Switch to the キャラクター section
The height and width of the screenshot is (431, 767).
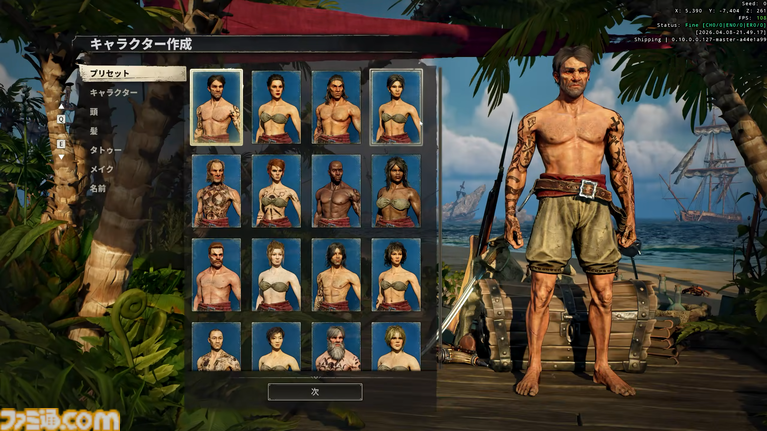114,93
